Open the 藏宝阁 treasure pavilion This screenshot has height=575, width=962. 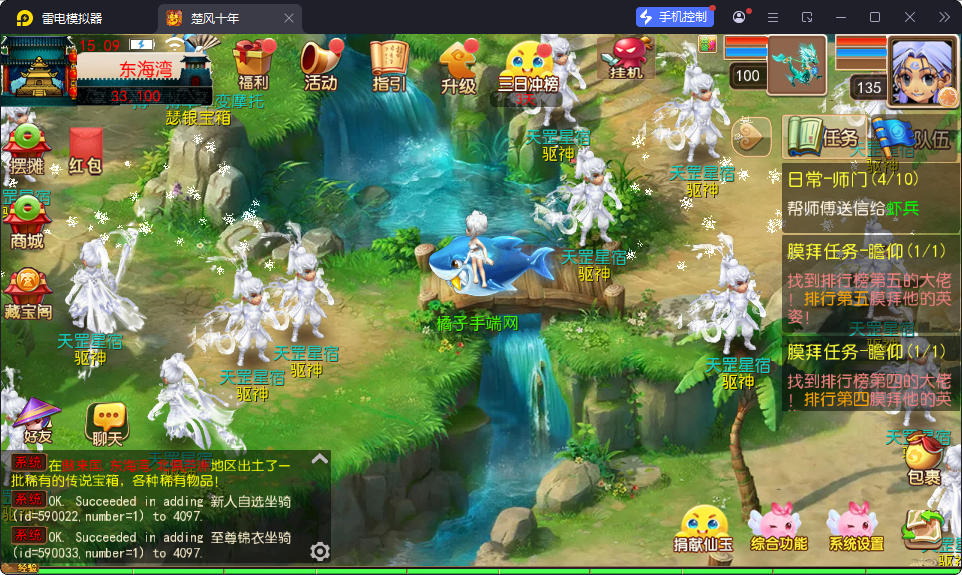(27, 295)
